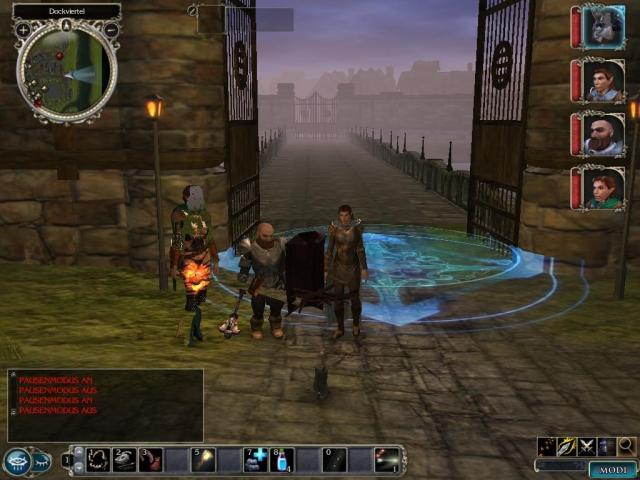Use the blue potion in hotbar slot 8
This screenshot has height=480, width=640.
pyautogui.click(x=283, y=460)
